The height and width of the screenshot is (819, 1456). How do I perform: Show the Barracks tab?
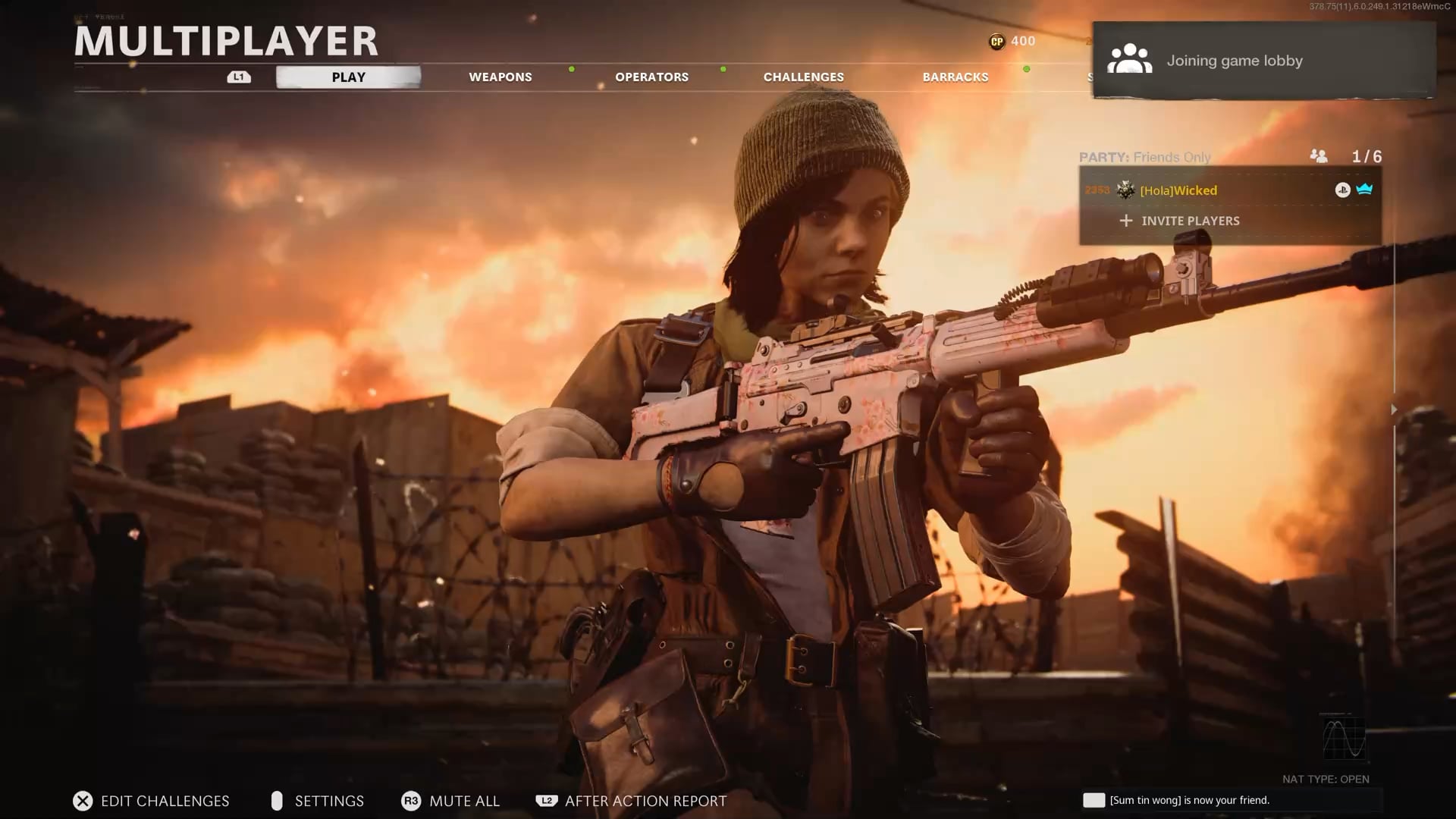(955, 77)
